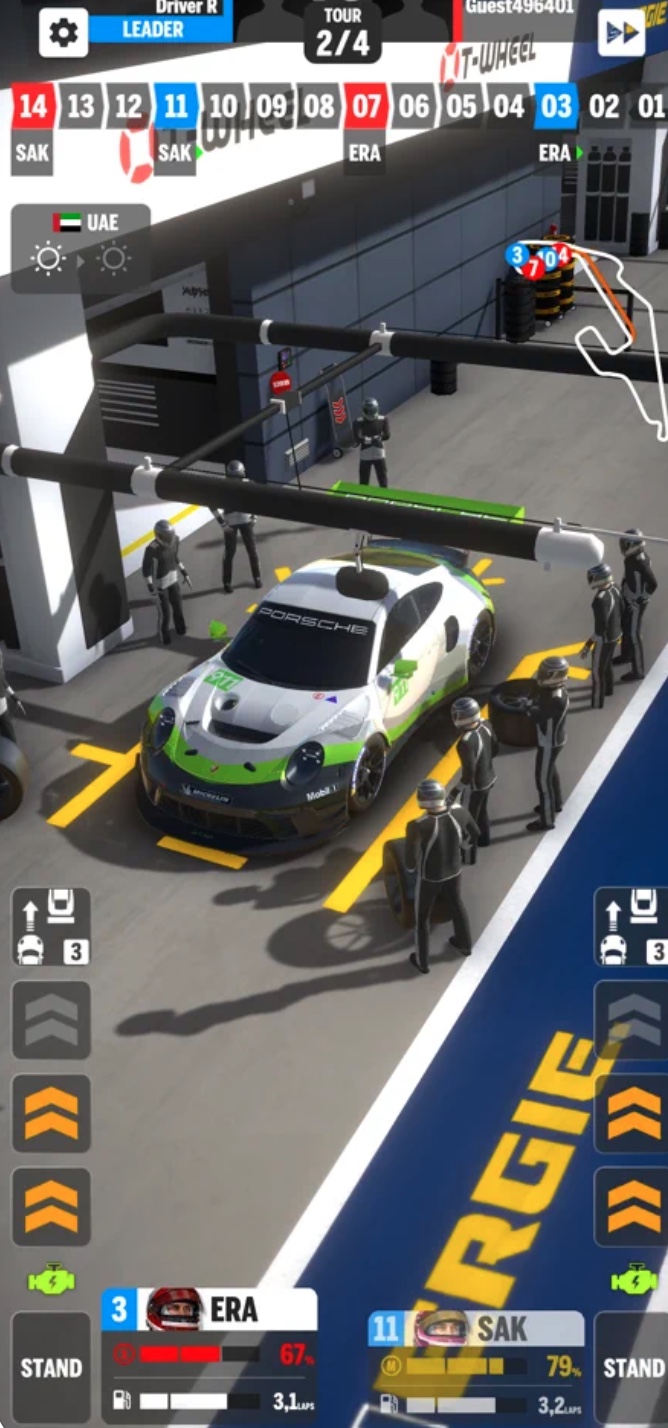Screen dimensions: 668x1428
Task: Open the settings gear menu
Action: tap(63, 33)
